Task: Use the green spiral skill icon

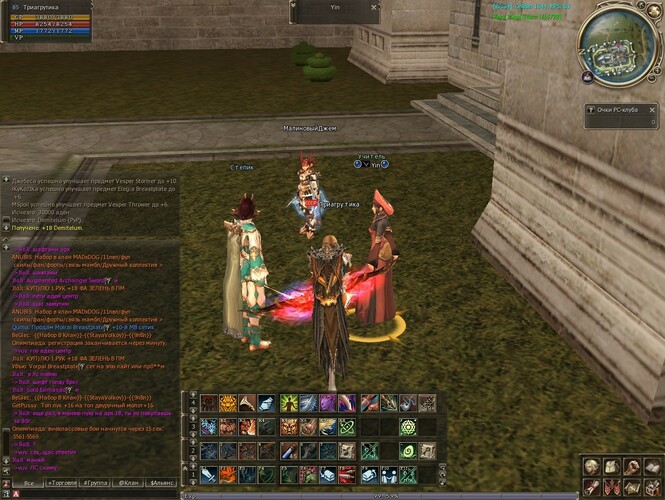Action: (408, 451)
